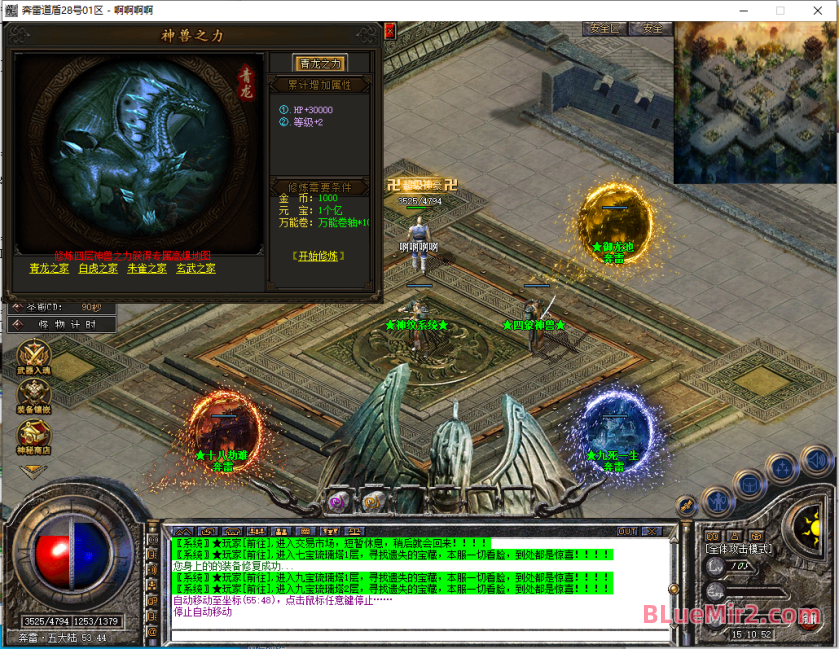Image resolution: width=839 pixels, height=649 pixels.
Task: Choose the 玄武之家 link
Action: [196, 268]
